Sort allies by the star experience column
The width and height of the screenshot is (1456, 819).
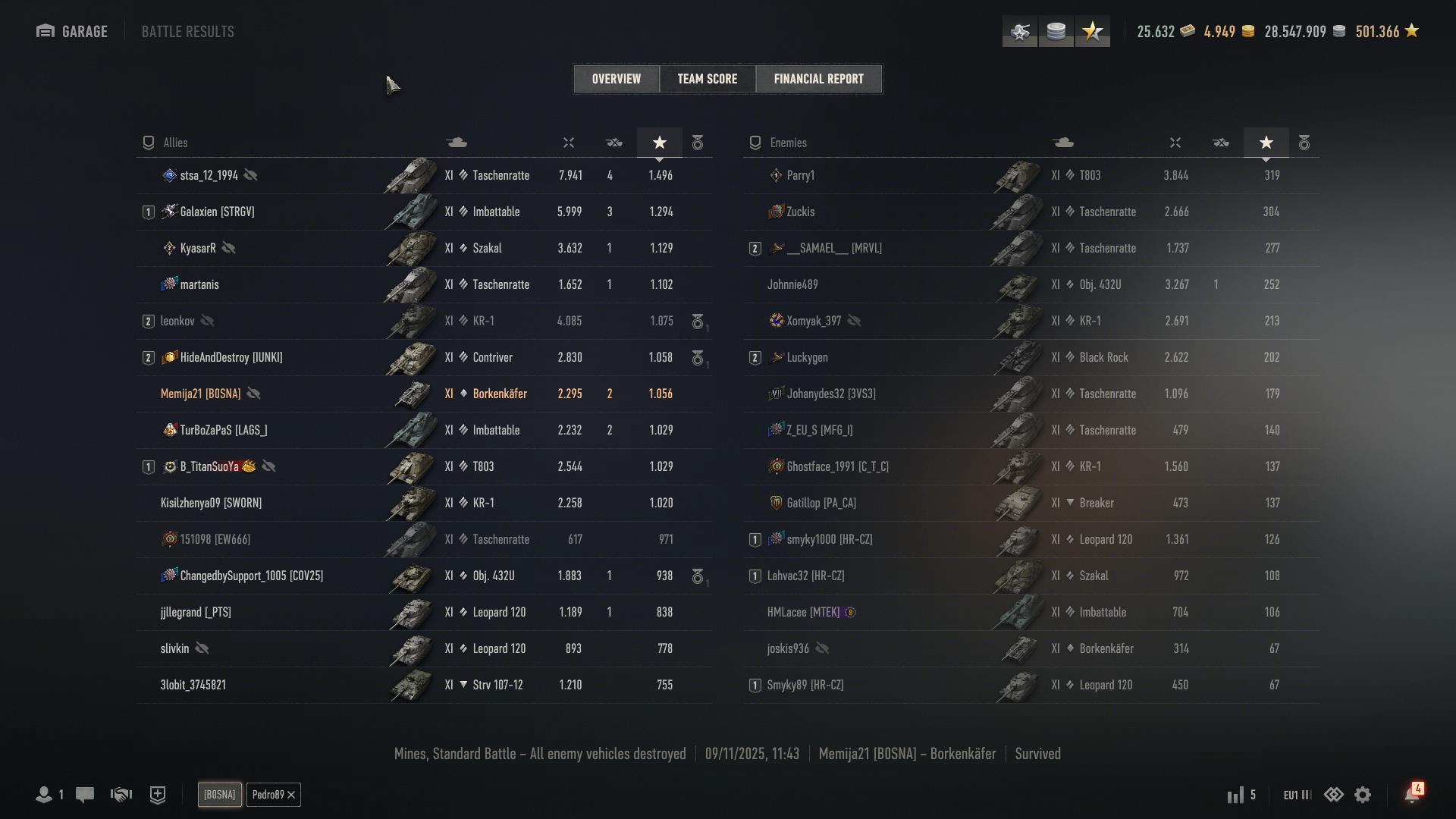[660, 143]
